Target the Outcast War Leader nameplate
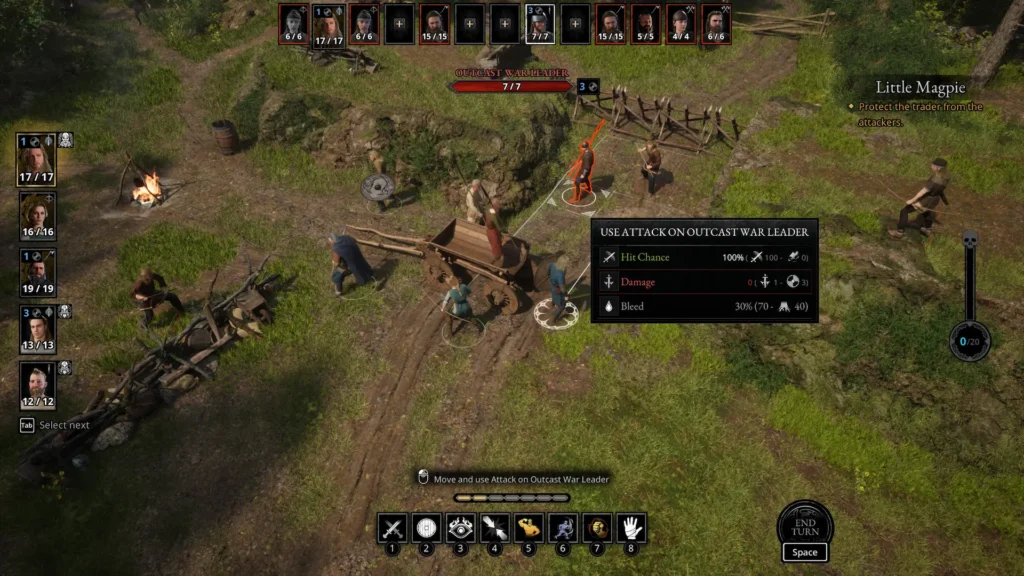Image resolution: width=1024 pixels, height=576 pixels. click(512, 80)
